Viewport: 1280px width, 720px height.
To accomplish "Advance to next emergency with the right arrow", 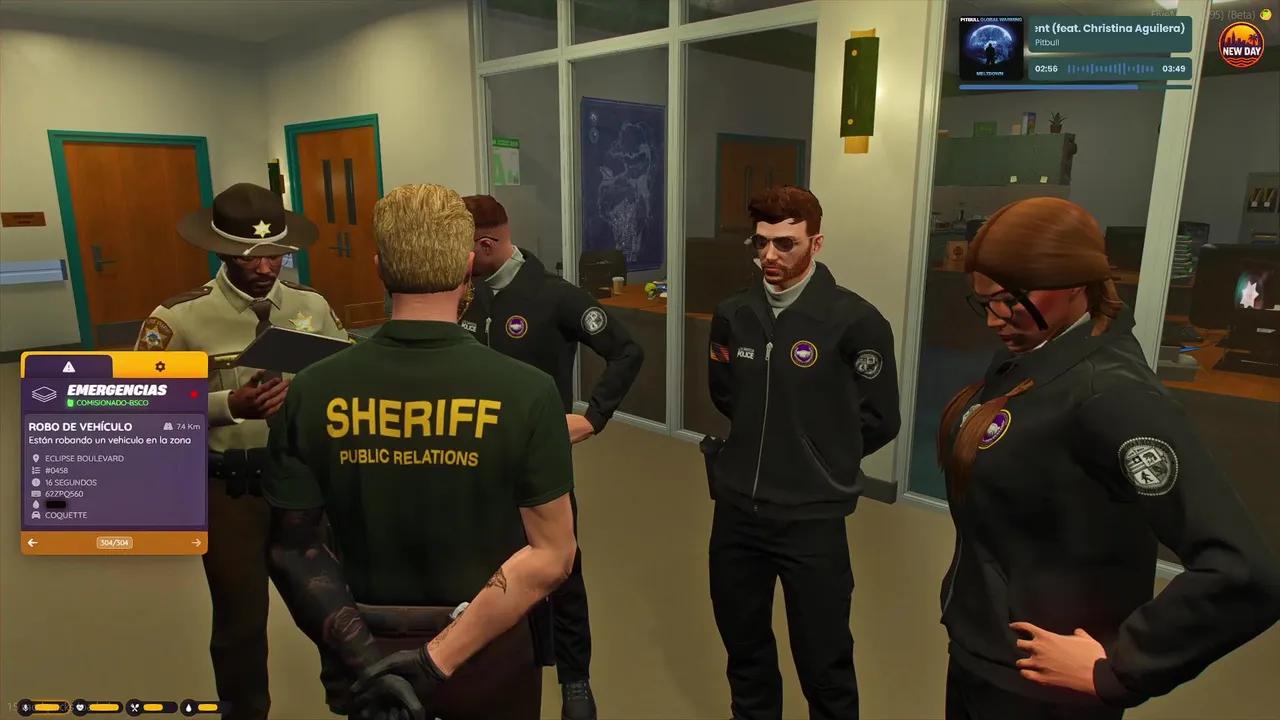I will click(197, 542).
